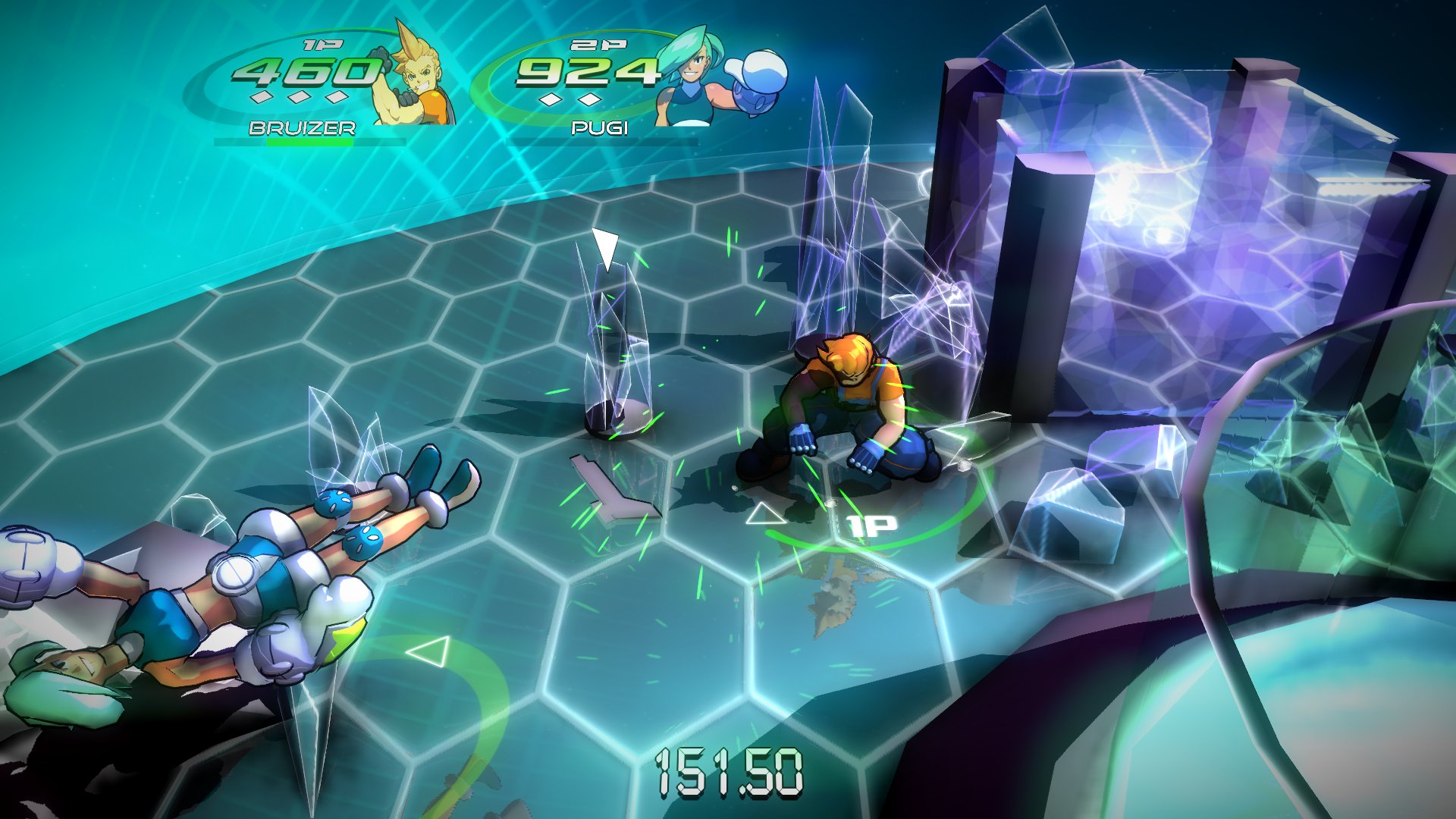Click the 1P label above Bruizer's score

pos(322,46)
